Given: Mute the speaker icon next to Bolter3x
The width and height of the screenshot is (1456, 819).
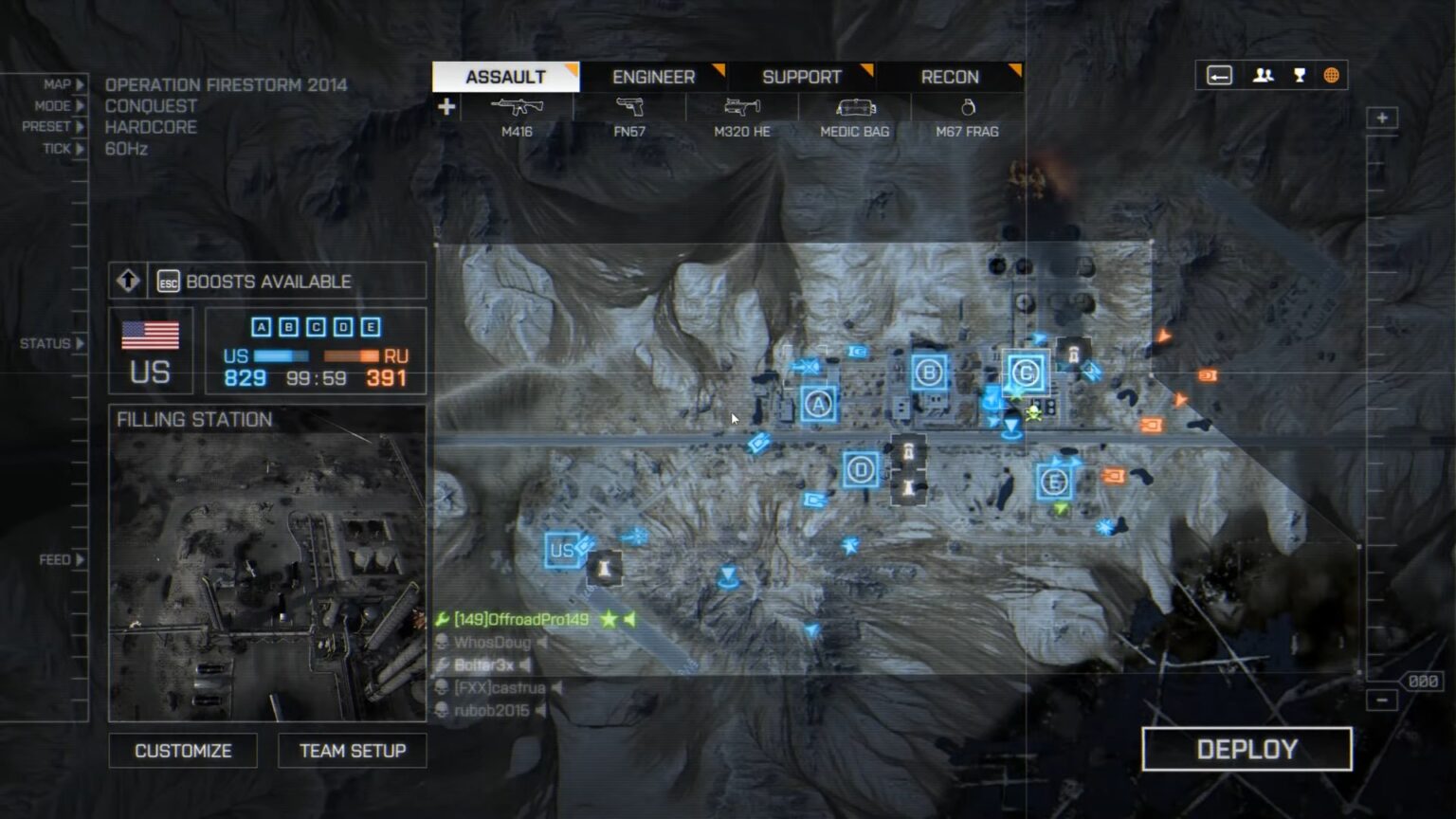Looking at the screenshot, I should 527,666.
